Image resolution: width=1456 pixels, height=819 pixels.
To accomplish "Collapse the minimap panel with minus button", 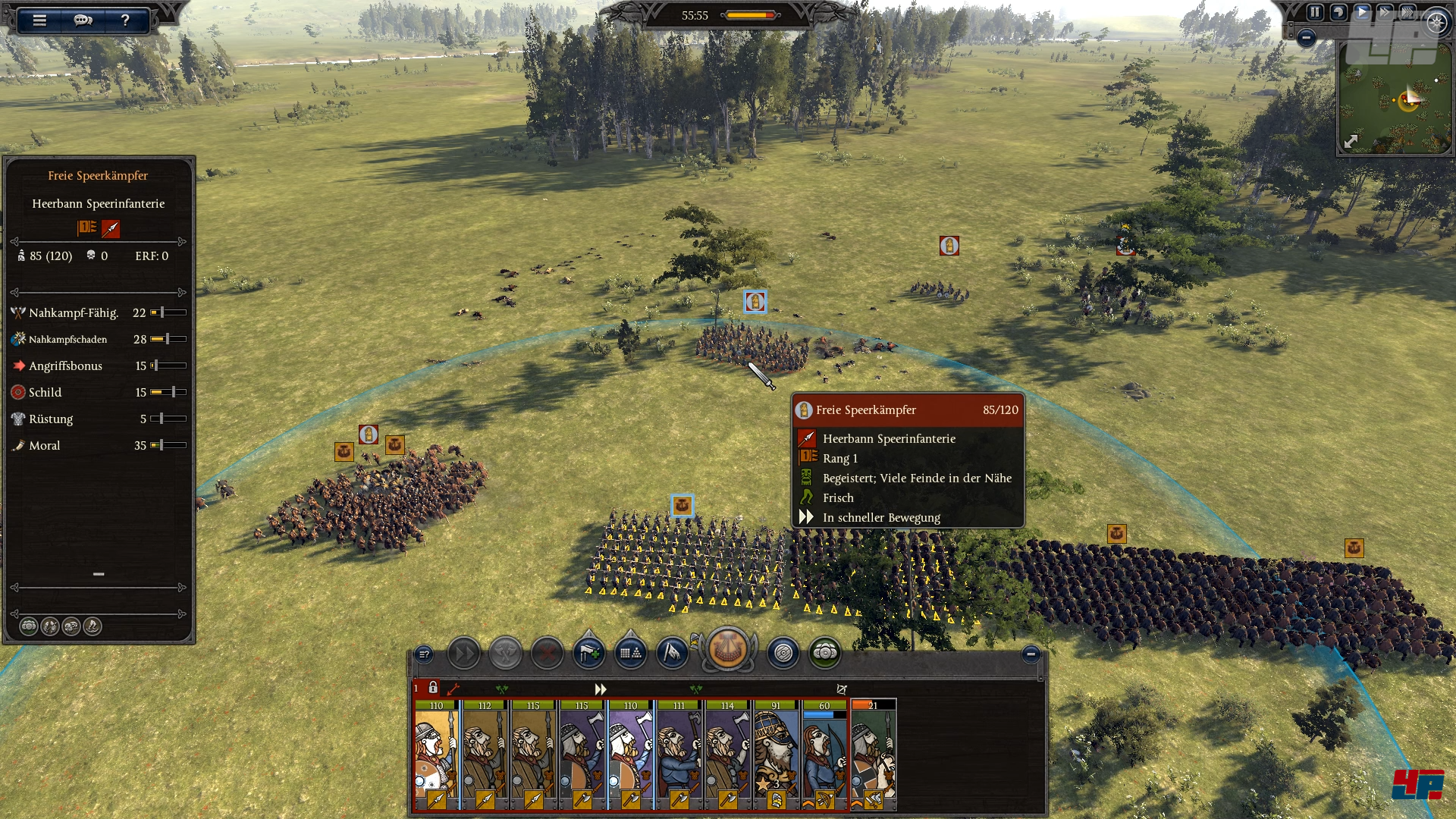I will coord(1306,37).
